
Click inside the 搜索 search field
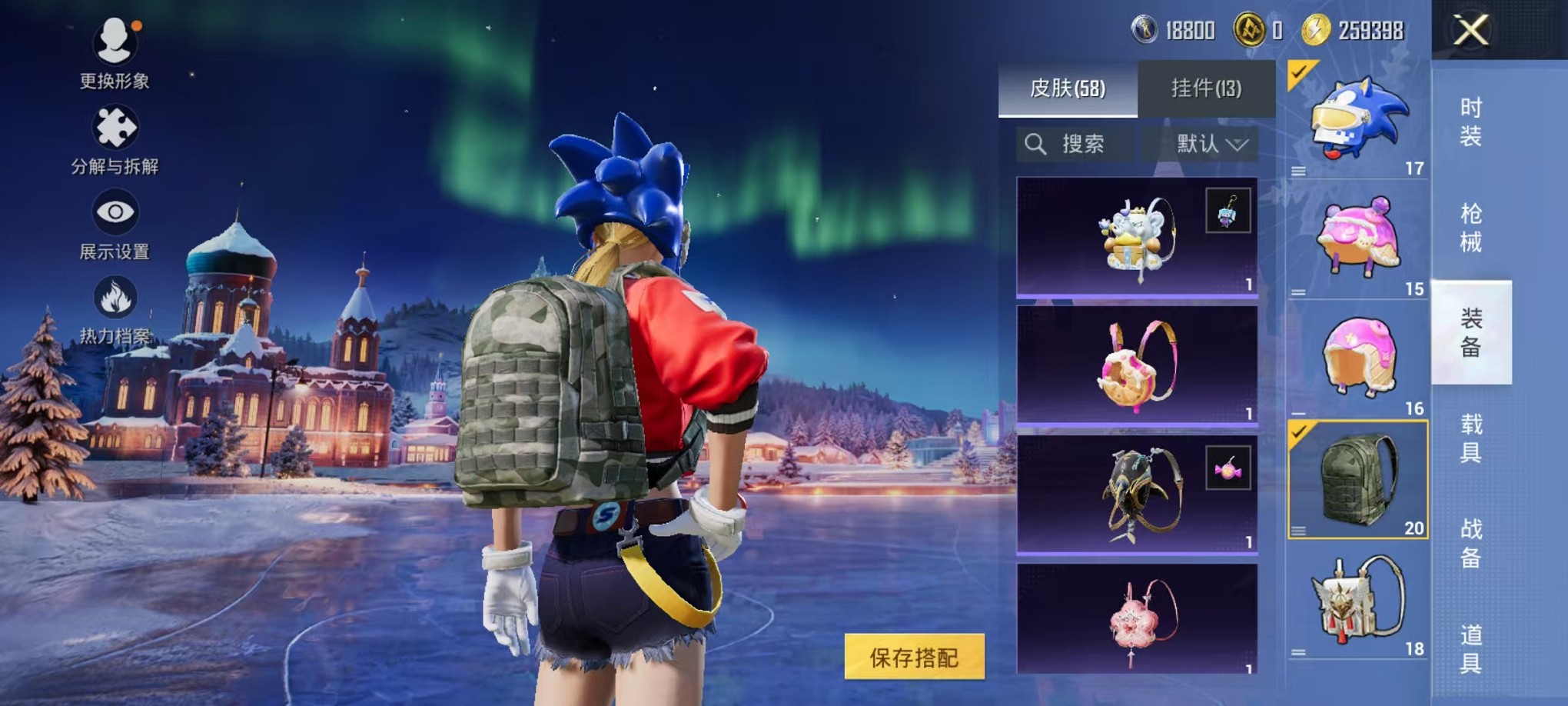tap(1084, 145)
